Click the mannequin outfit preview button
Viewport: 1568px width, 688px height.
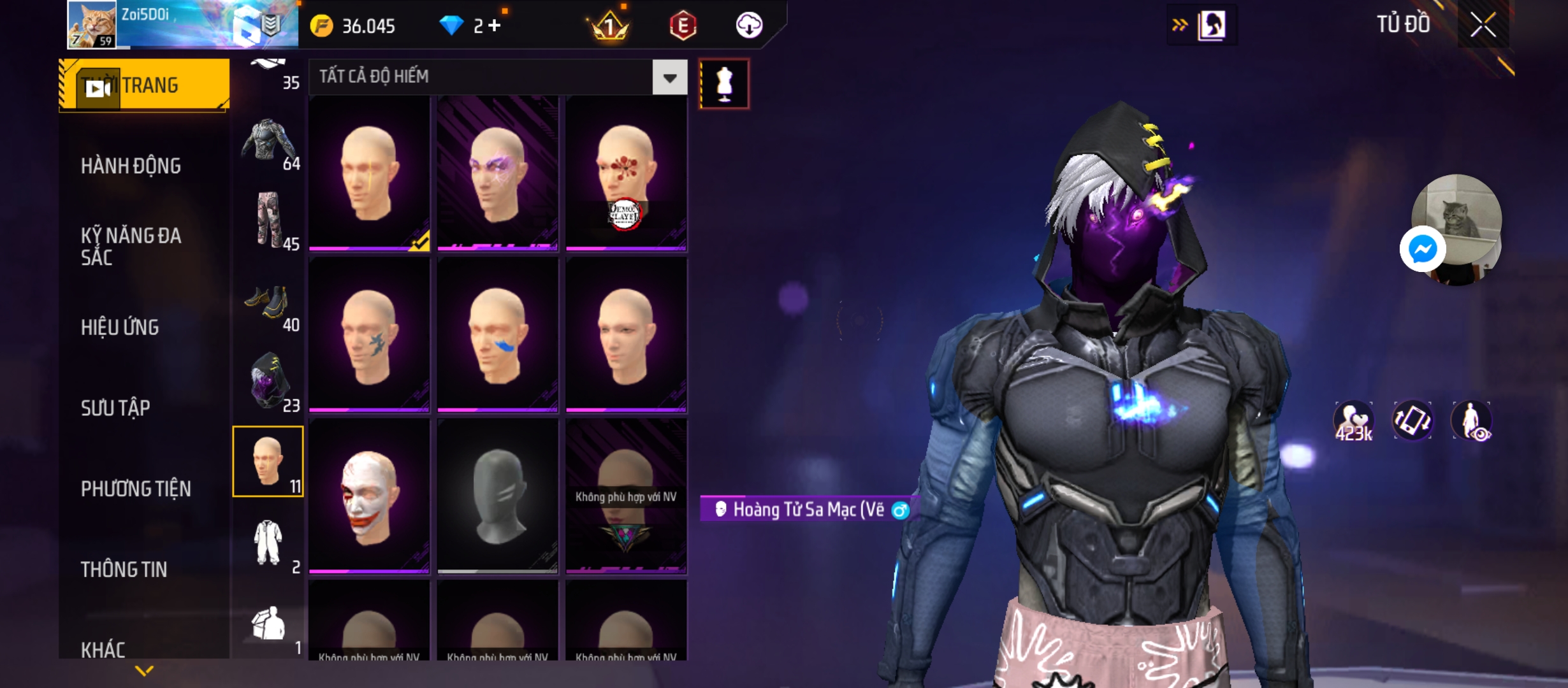[724, 84]
